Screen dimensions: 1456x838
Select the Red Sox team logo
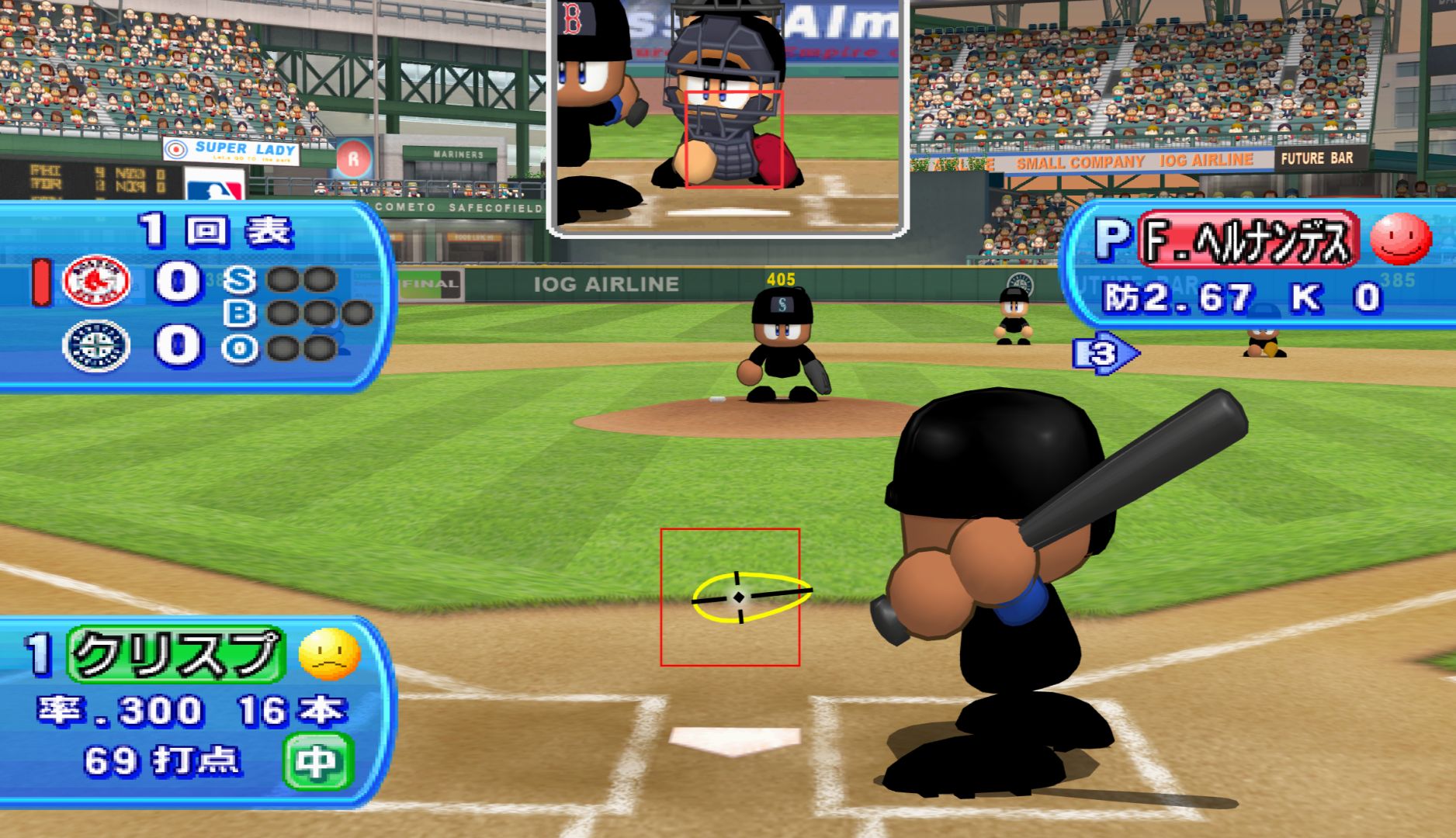[96, 280]
